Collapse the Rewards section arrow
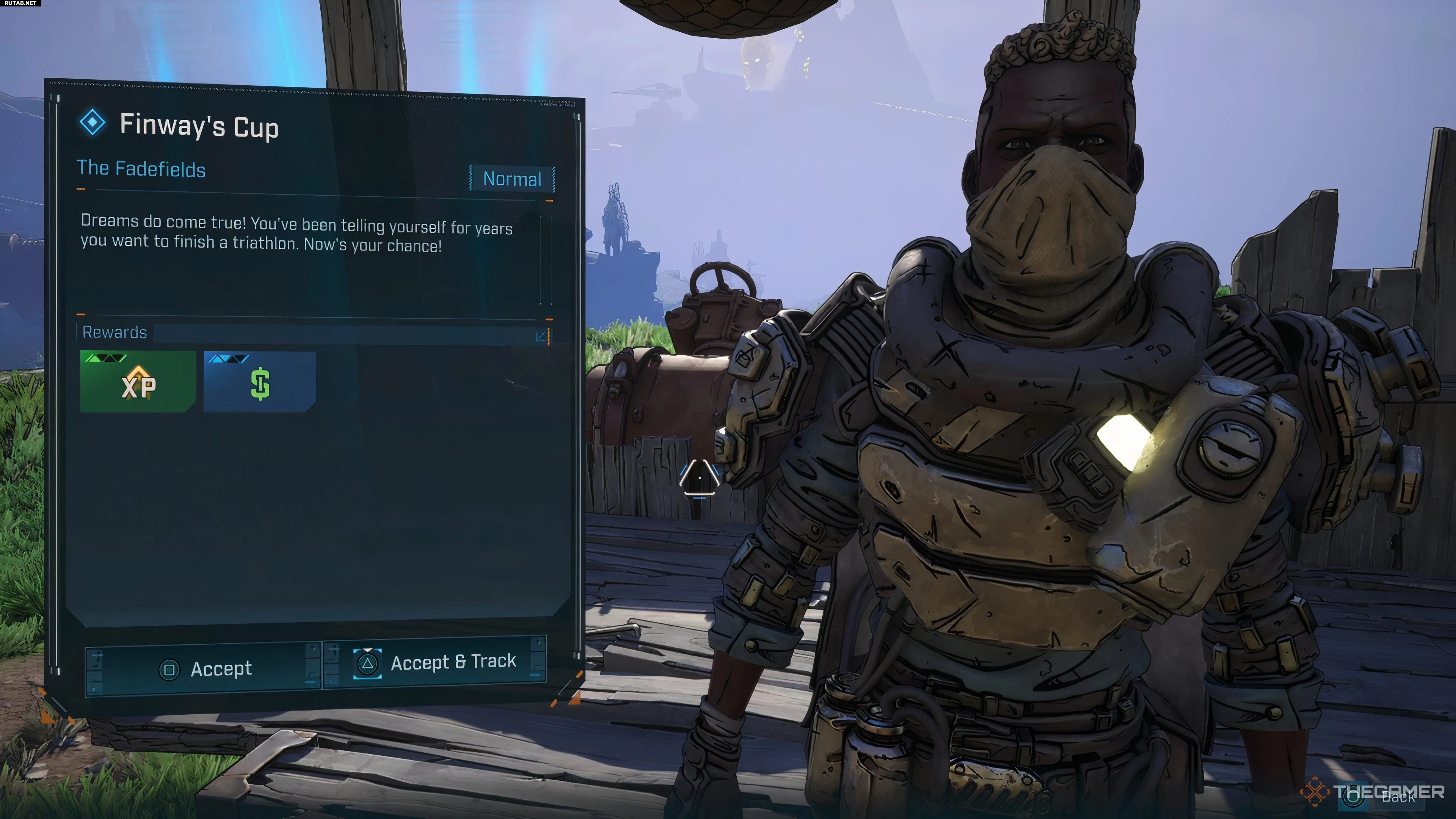This screenshot has width=1456, height=819. tap(541, 336)
